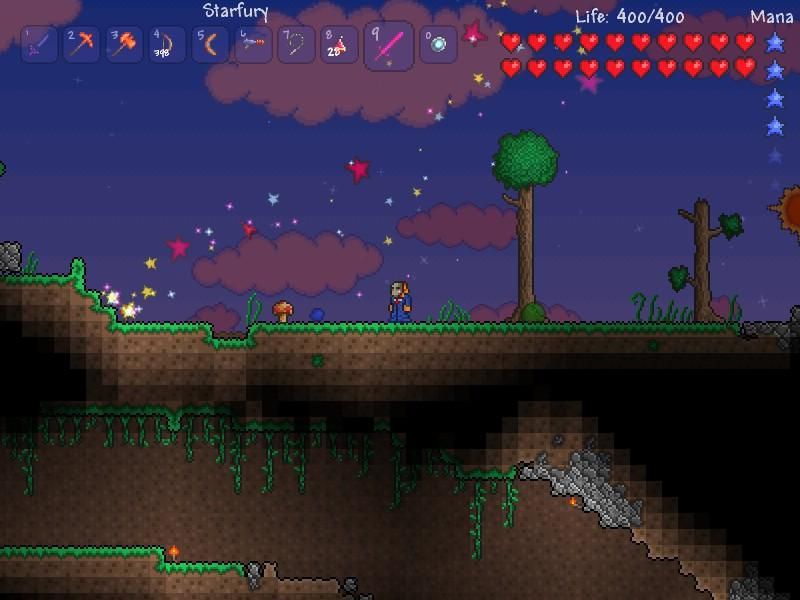
Task: Select the grappling hook slot
Action: (x=297, y=45)
